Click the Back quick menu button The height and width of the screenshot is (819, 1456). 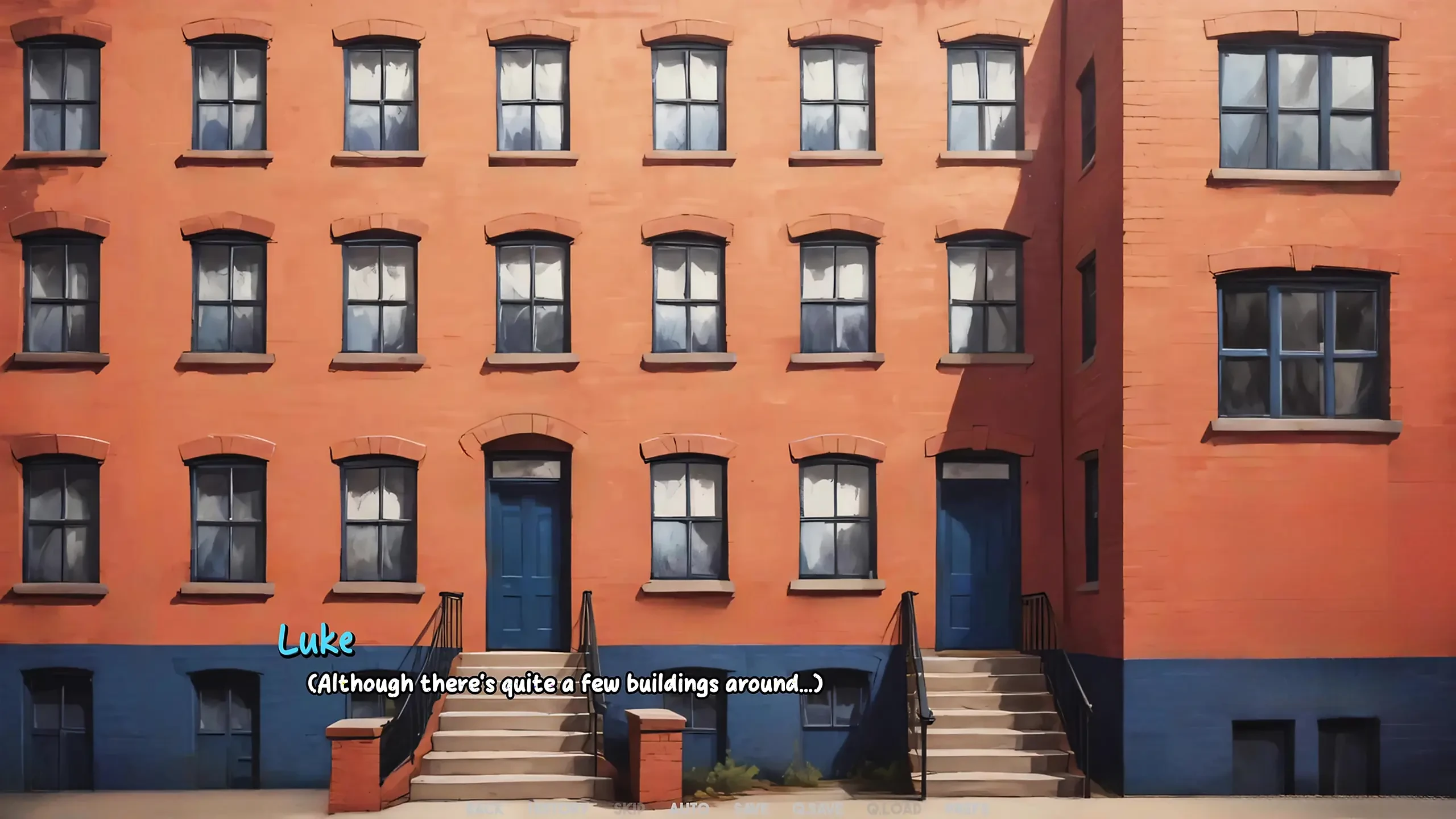pyautogui.click(x=485, y=809)
